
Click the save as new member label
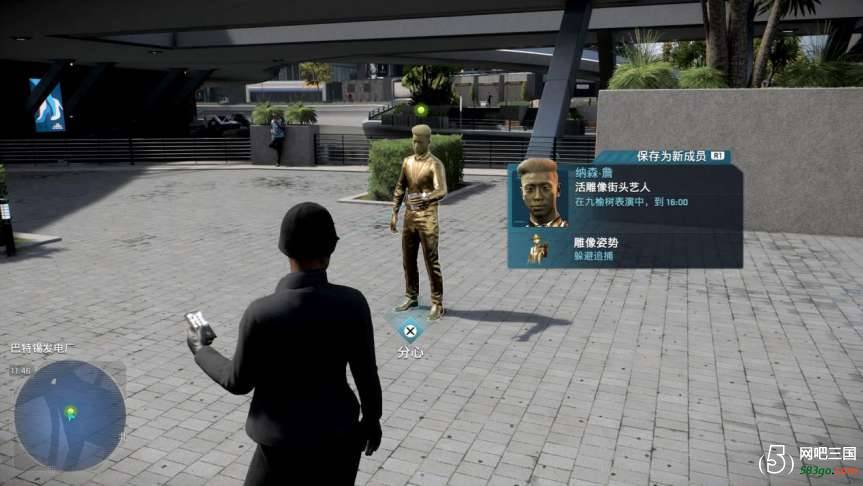[x=672, y=156]
